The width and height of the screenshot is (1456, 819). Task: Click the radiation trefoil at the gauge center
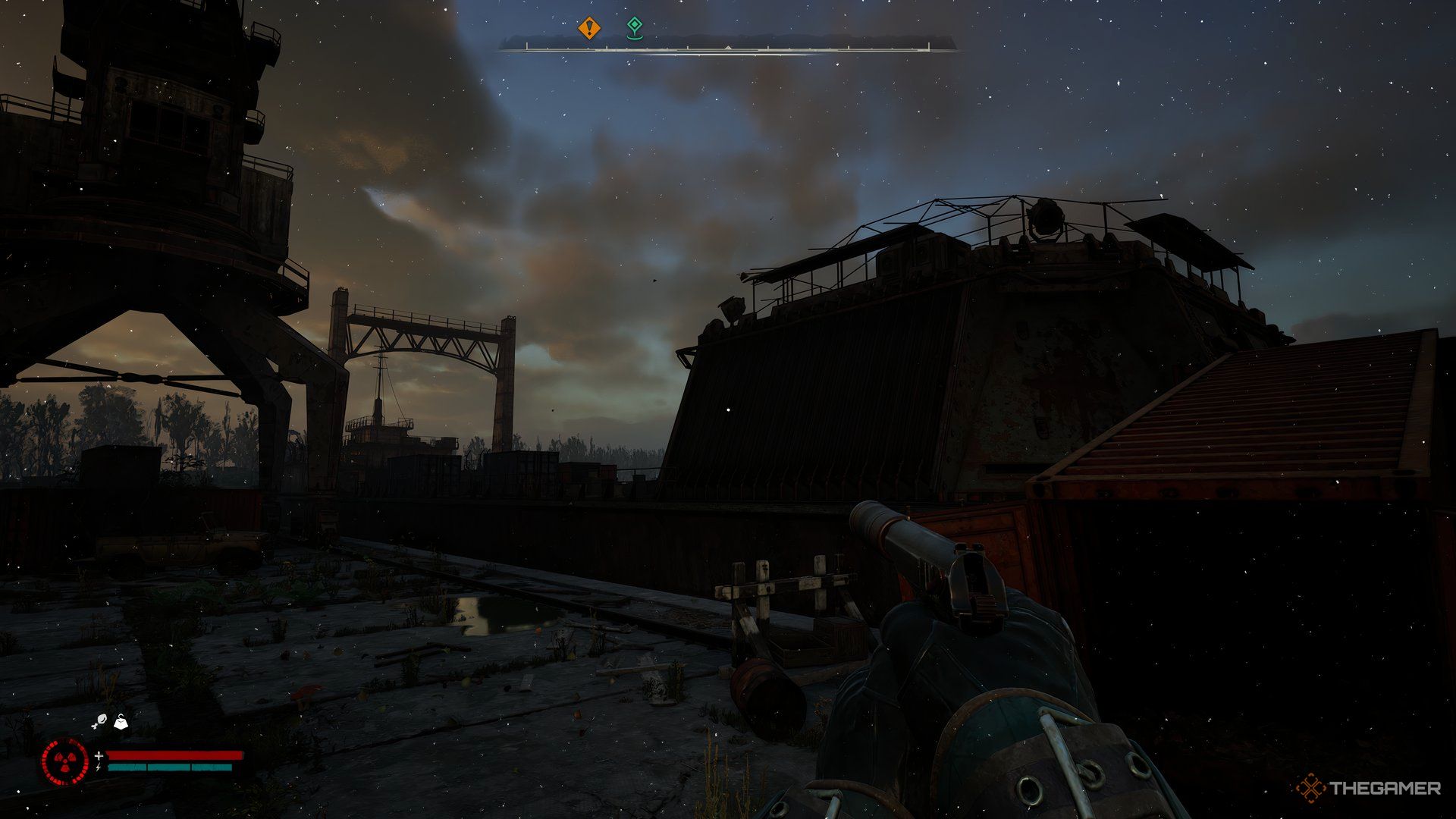pos(64,761)
